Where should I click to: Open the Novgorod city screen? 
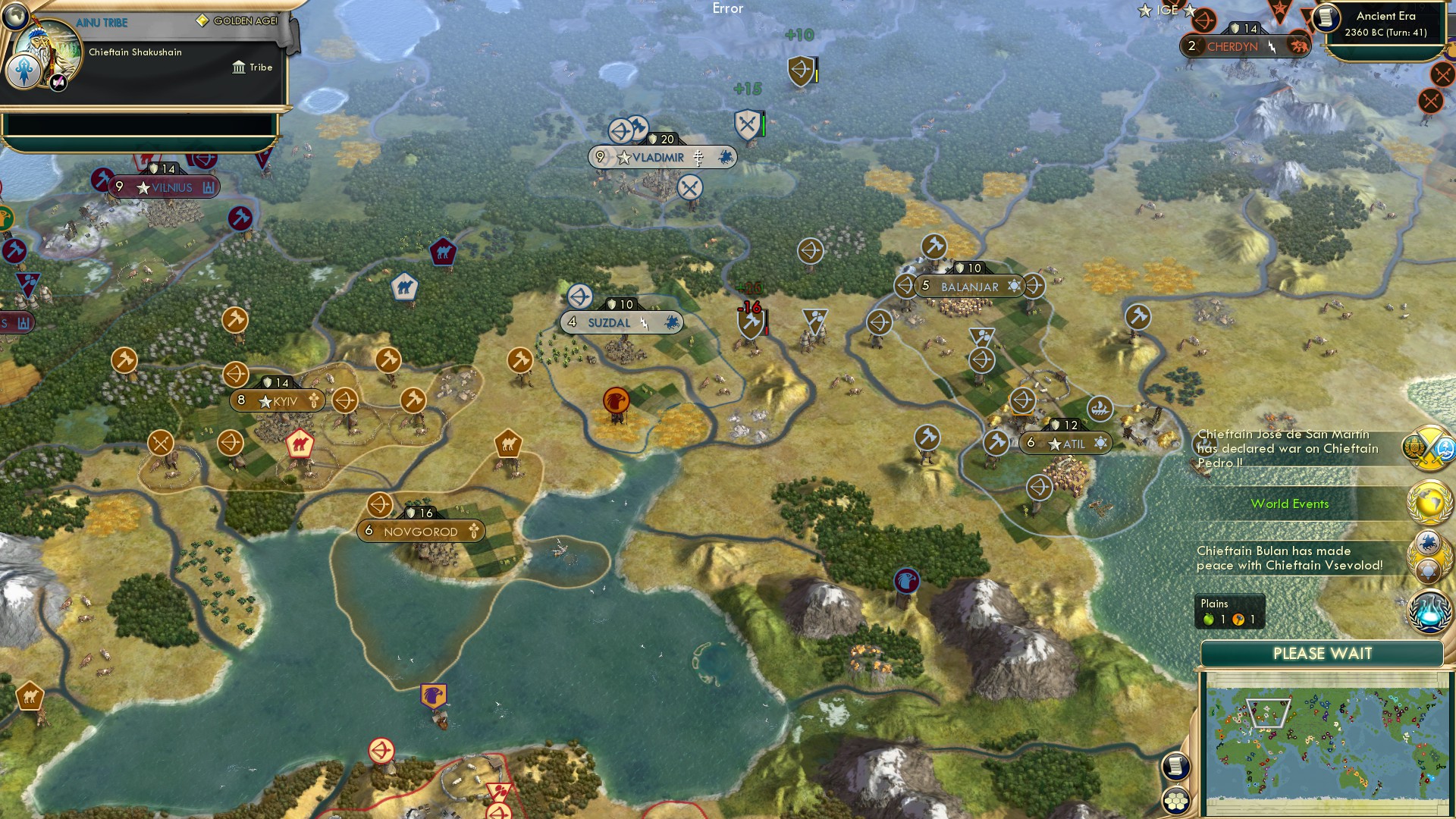point(422,532)
